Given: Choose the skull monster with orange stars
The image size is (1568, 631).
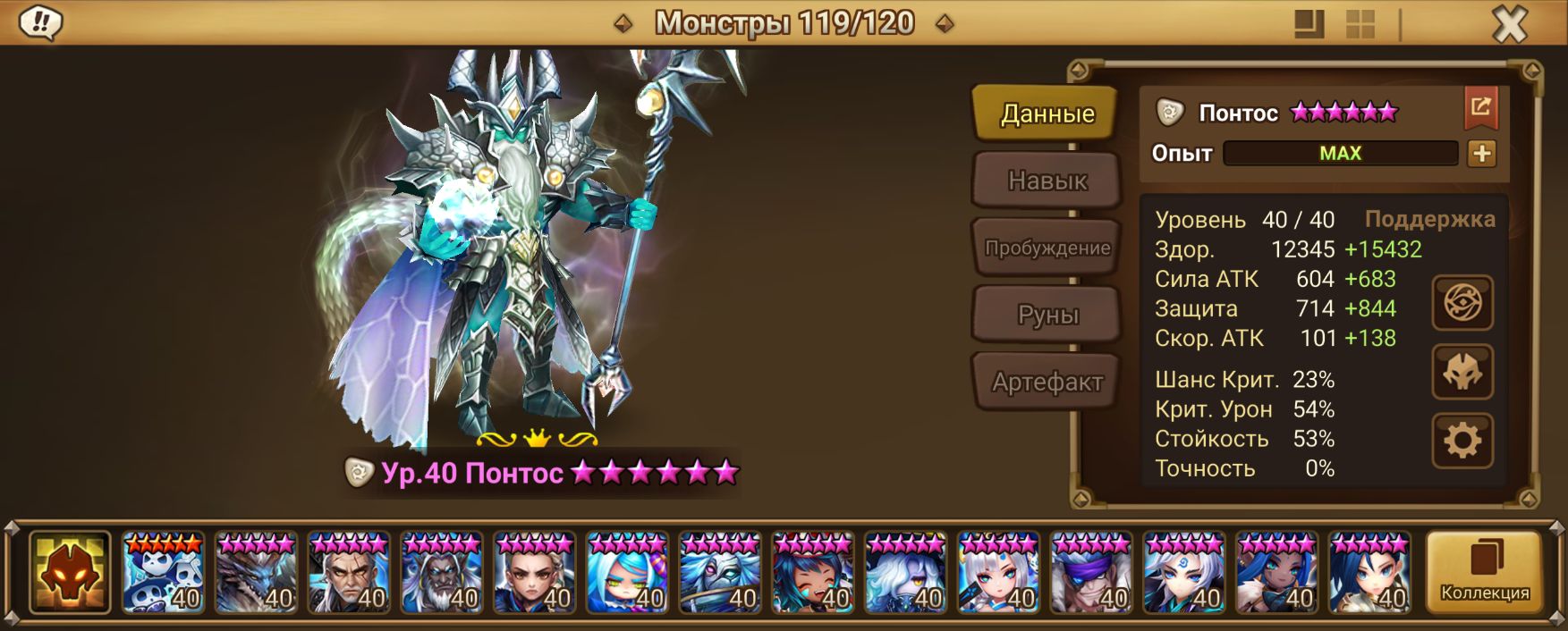Looking at the screenshot, I should pyautogui.click(x=163, y=572).
